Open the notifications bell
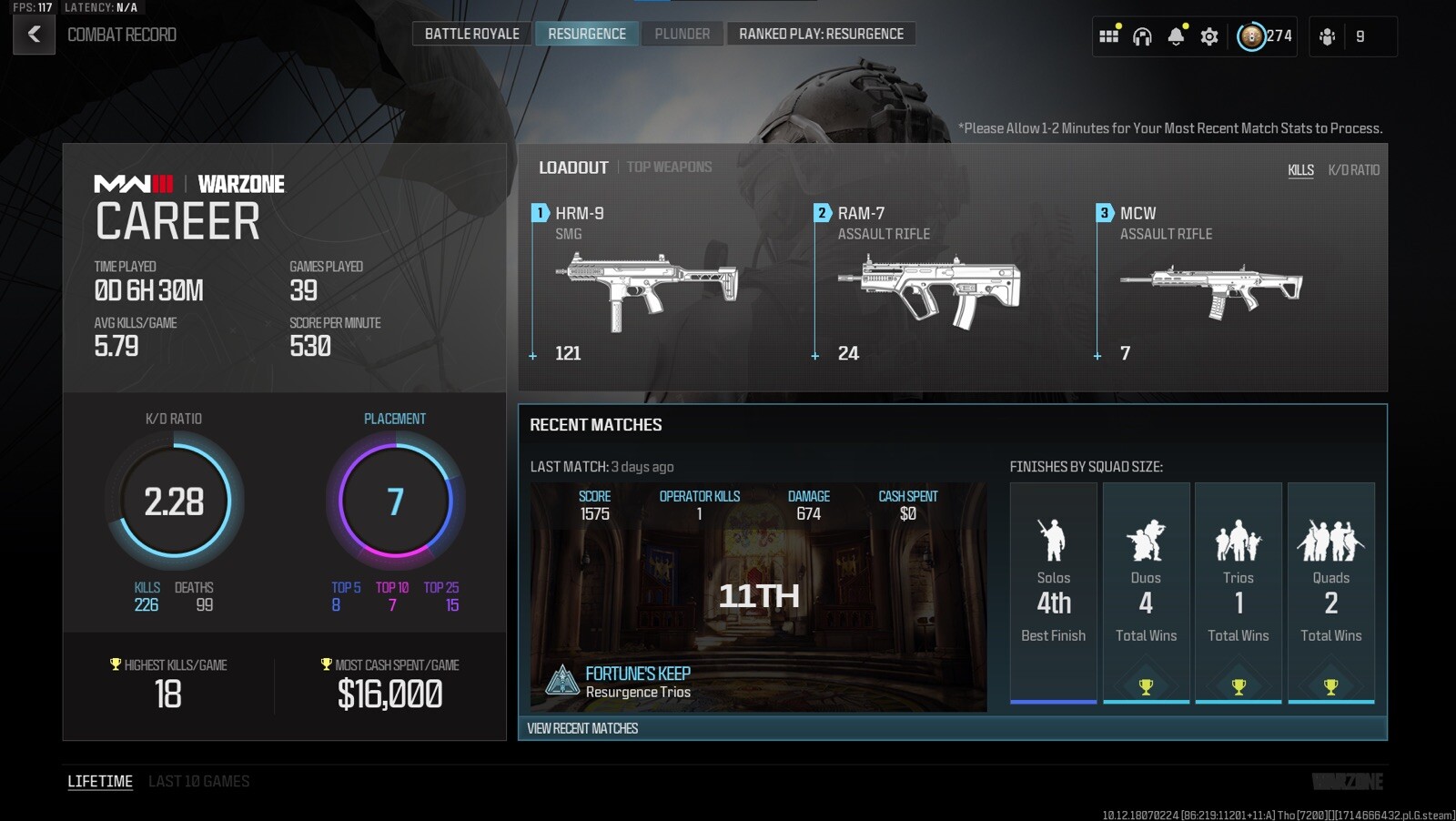 click(x=1177, y=35)
